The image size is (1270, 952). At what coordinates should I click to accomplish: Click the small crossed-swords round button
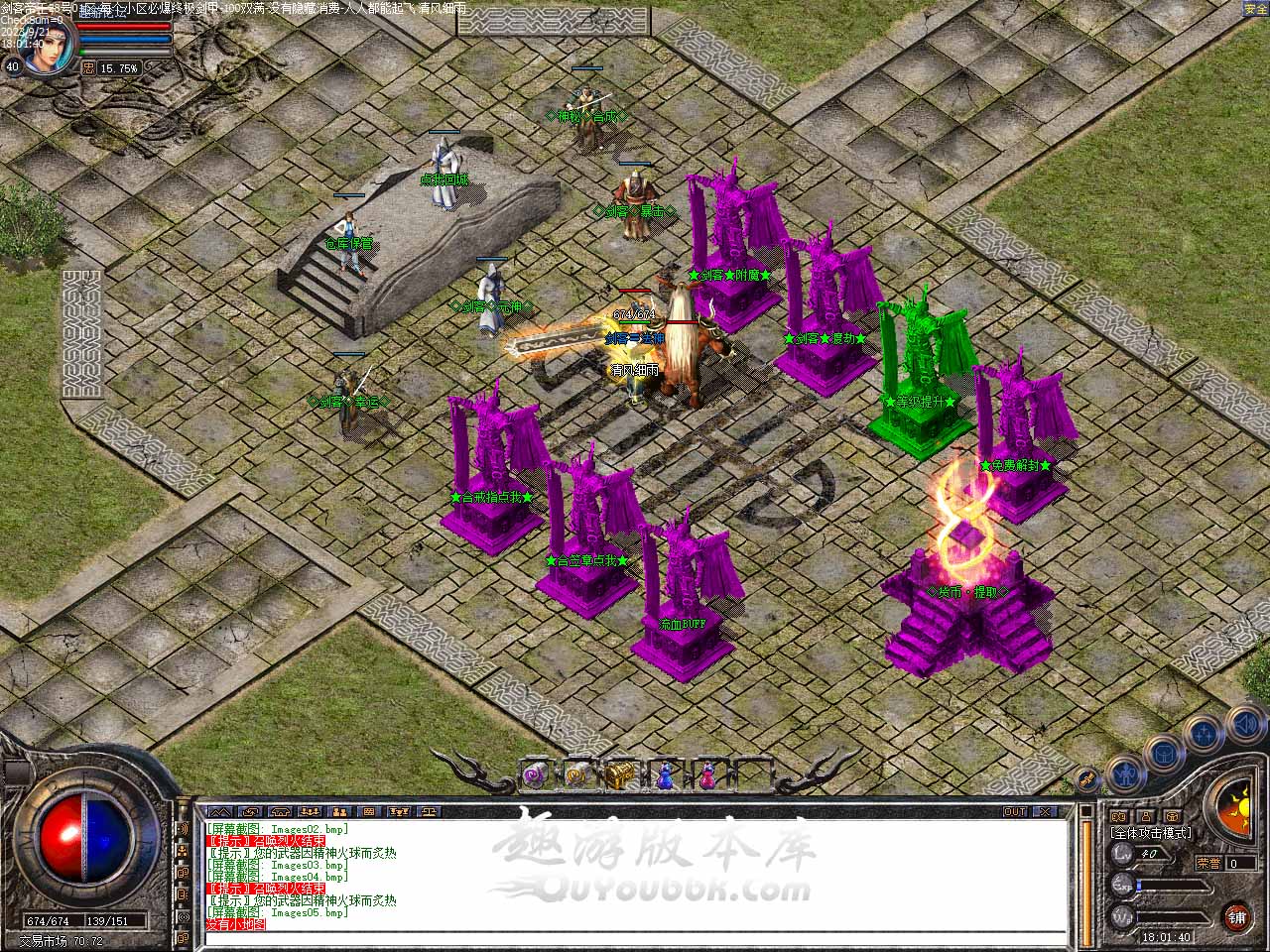click(x=1087, y=779)
